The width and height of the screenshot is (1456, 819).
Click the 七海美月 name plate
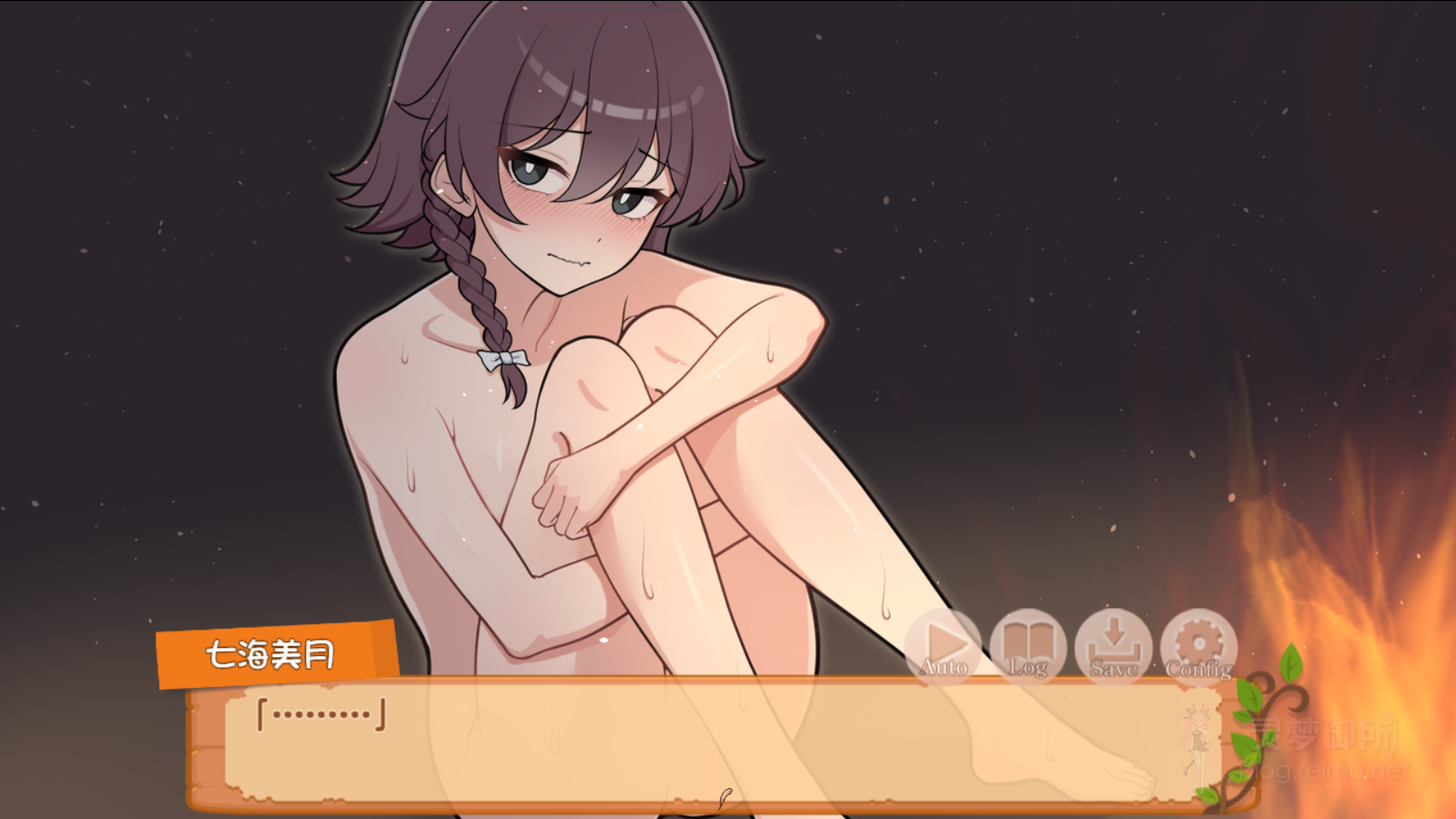(x=270, y=652)
